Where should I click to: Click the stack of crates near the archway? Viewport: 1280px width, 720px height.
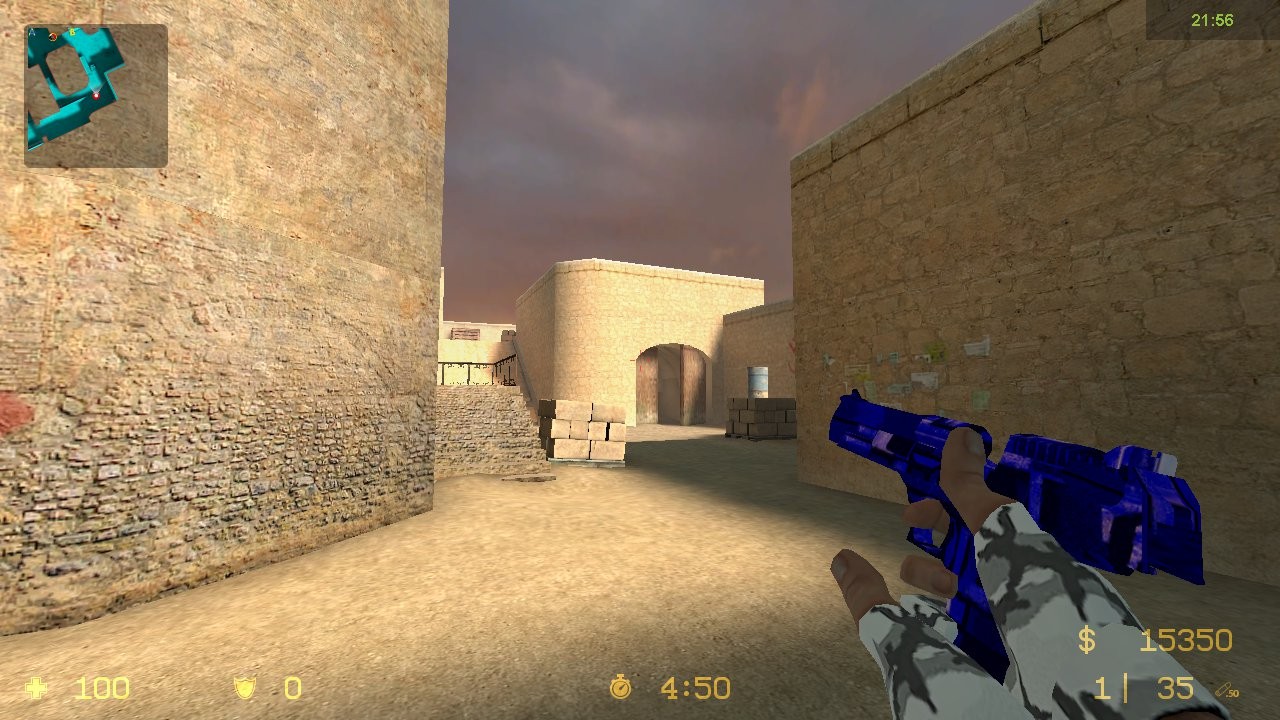pos(585,430)
